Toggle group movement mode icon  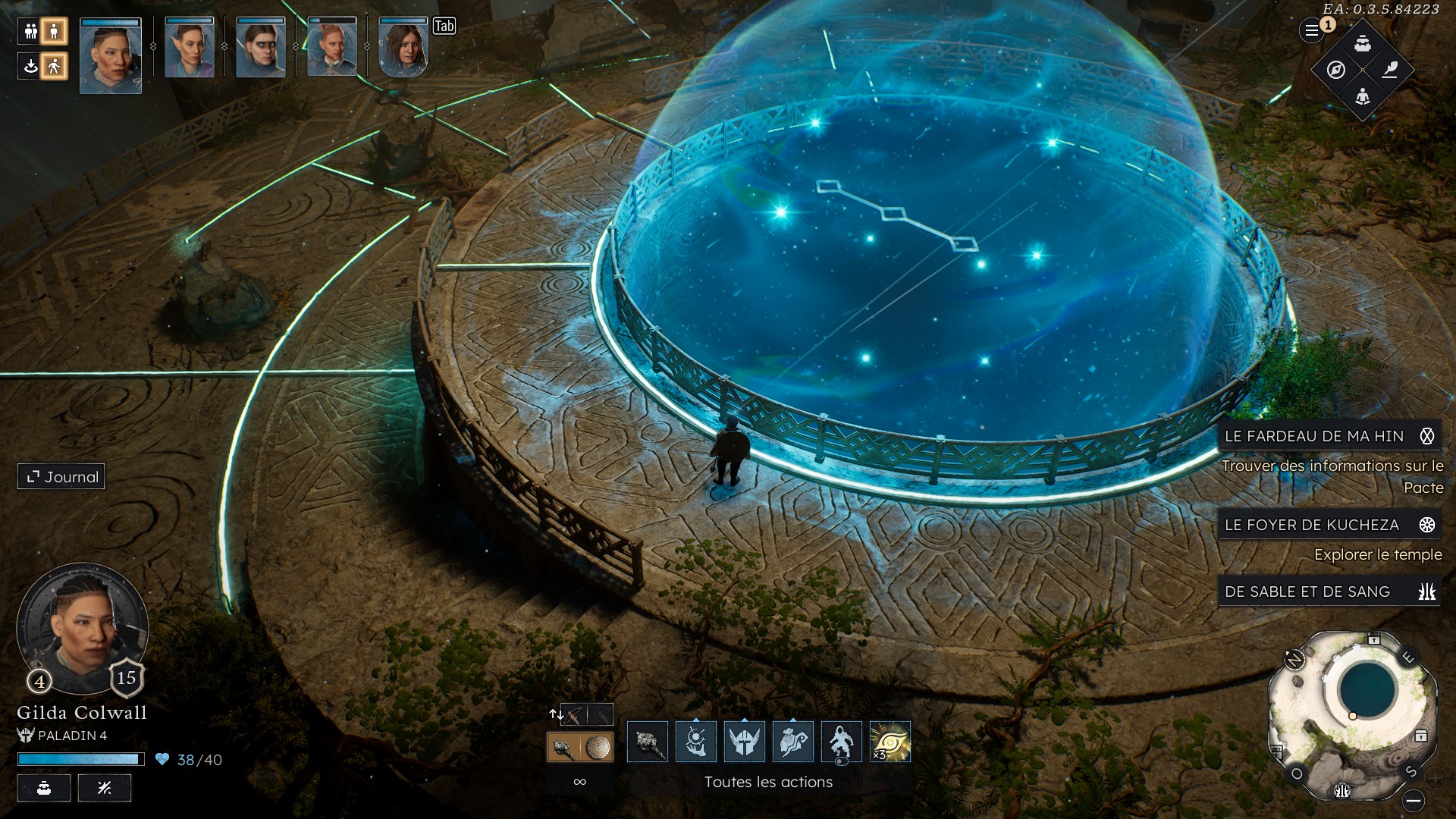click(x=31, y=31)
